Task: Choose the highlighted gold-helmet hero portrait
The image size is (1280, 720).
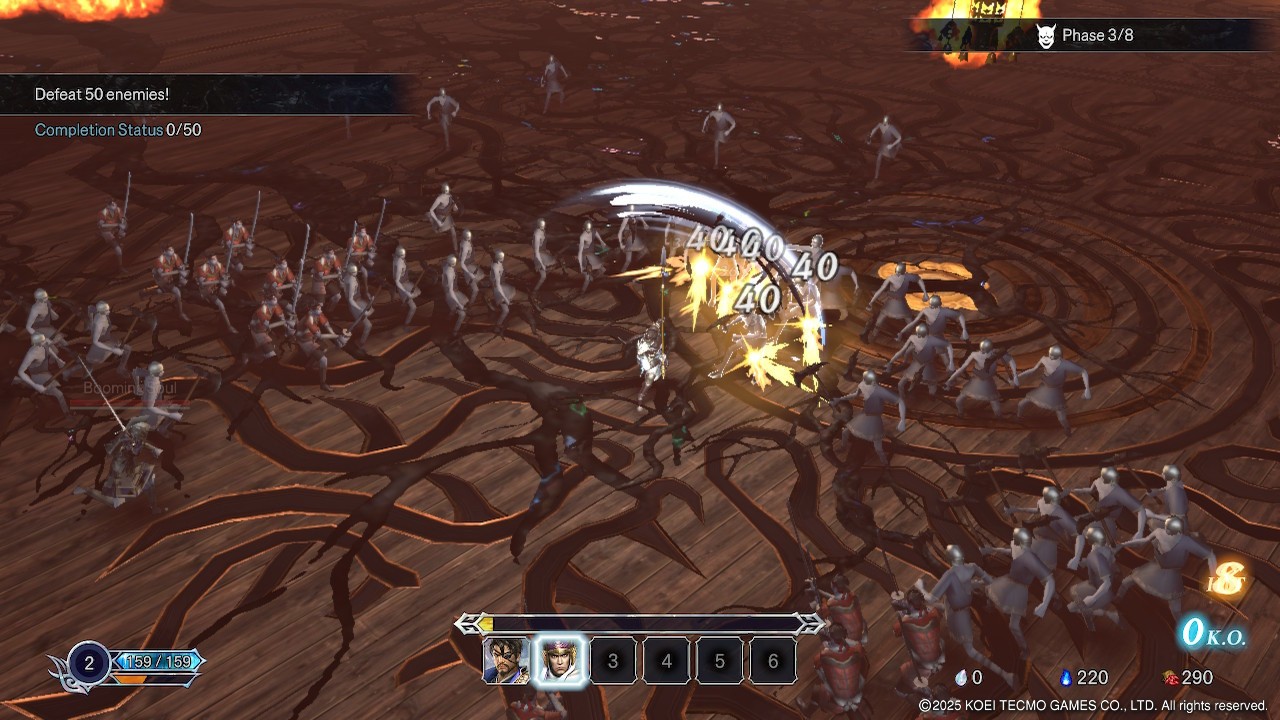Action: (560, 661)
